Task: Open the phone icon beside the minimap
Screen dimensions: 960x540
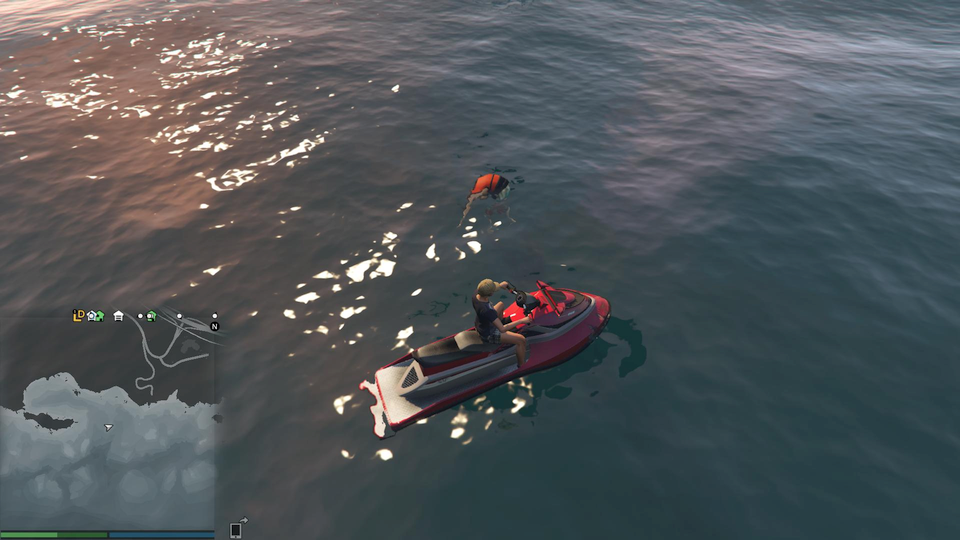Action: (x=236, y=529)
